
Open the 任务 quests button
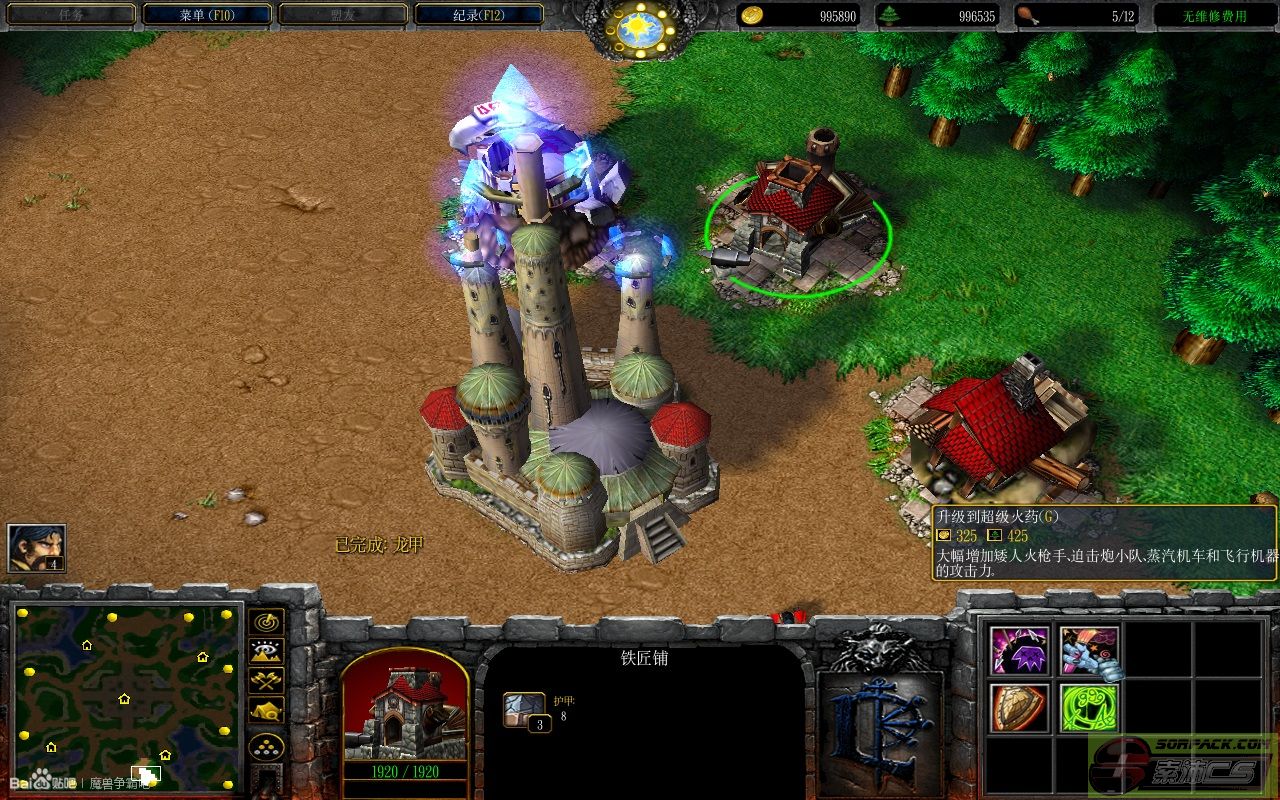point(70,15)
